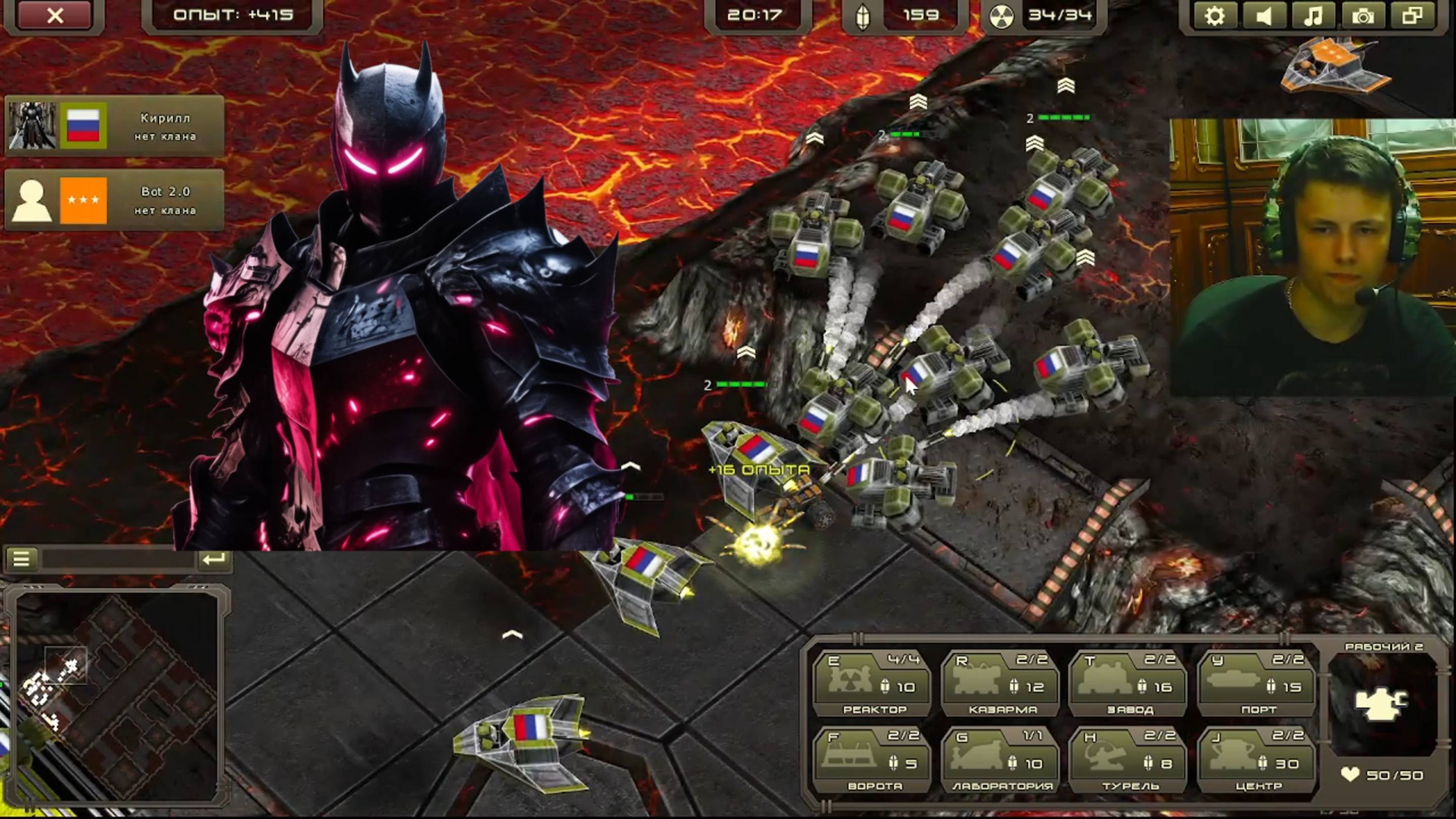Take a screenshot with the camera icon
Viewport: 1456px width, 819px height.
(x=1362, y=15)
